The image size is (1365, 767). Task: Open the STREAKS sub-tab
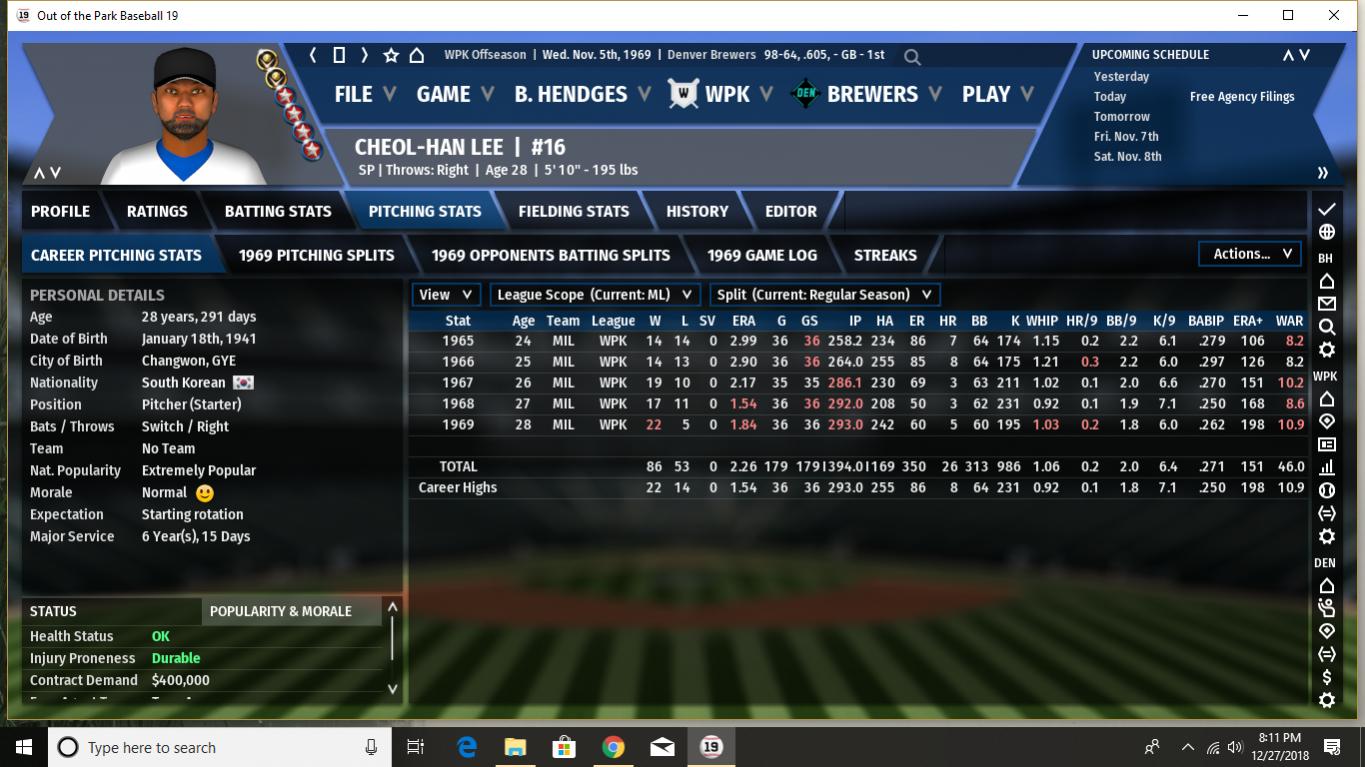(885, 255)
